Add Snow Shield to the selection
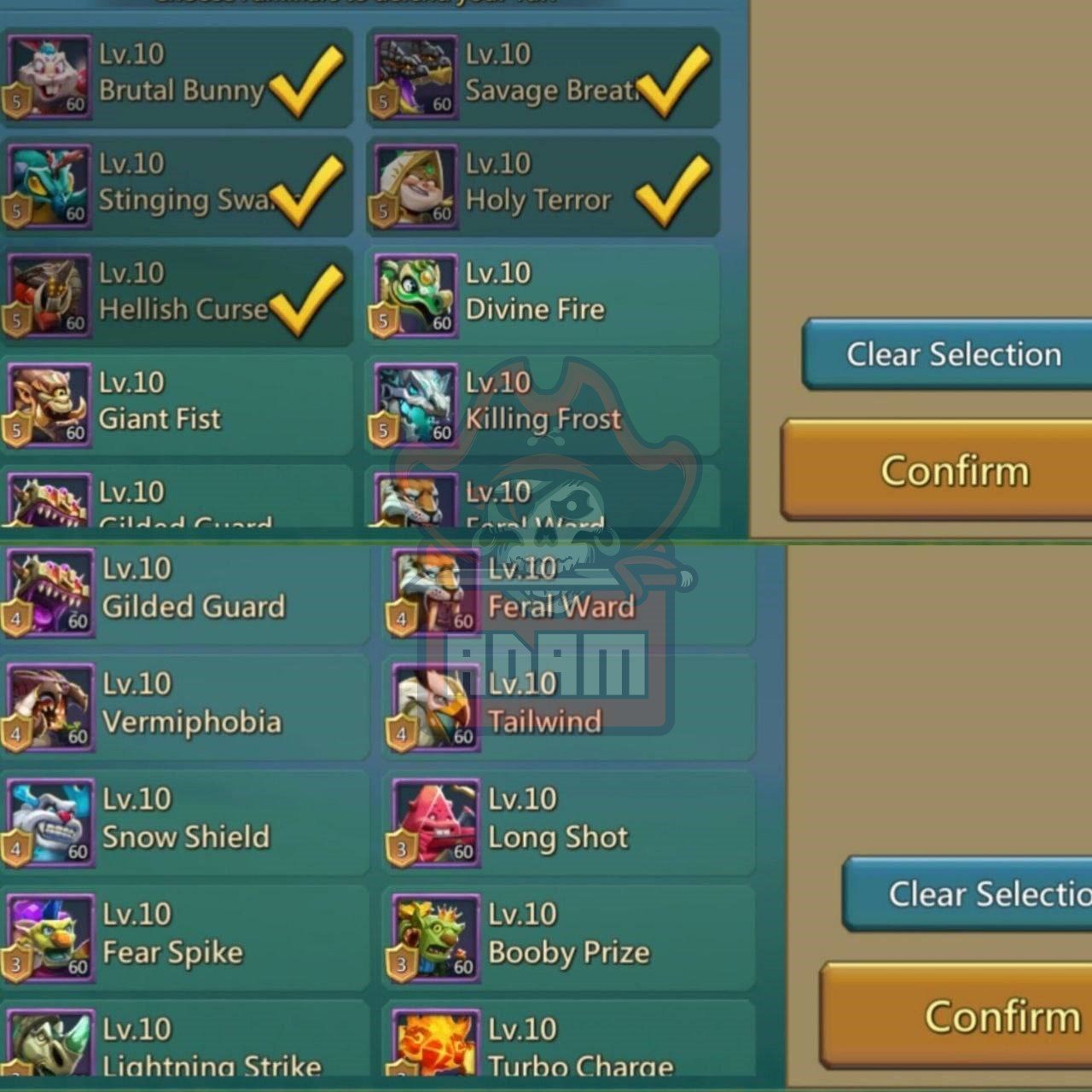Viewport: 1092px width, 1092px height. [186, 822]
